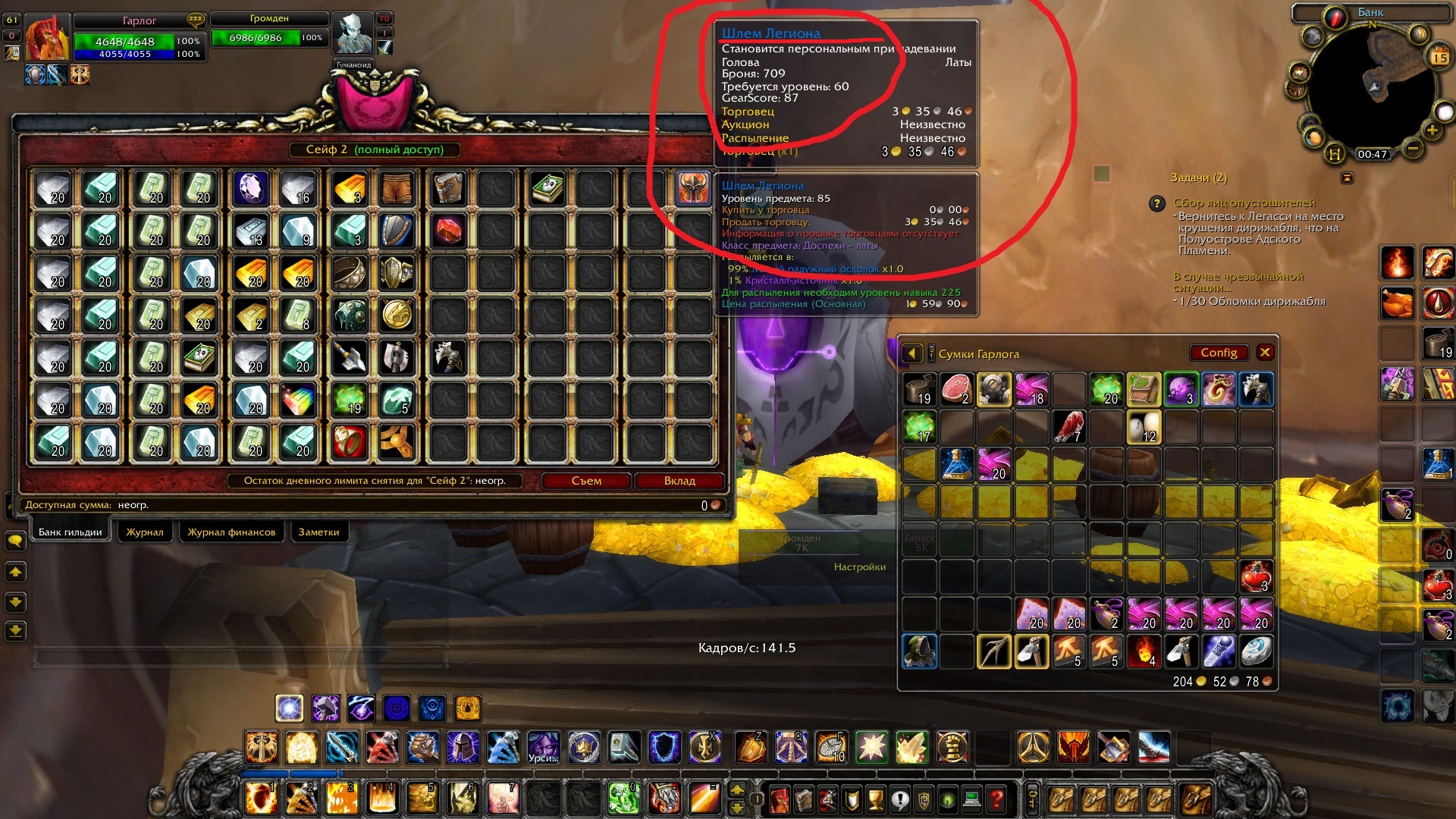1456x819 pixels.
Task: Open Config in the bag window
Action: (1219, 352)
